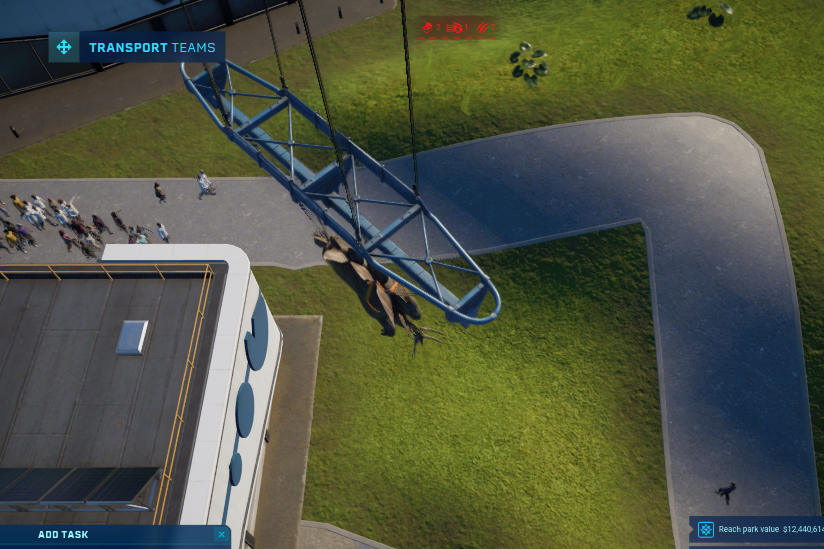
Task: Open the Reach park value objective
Action: [758, 529]
